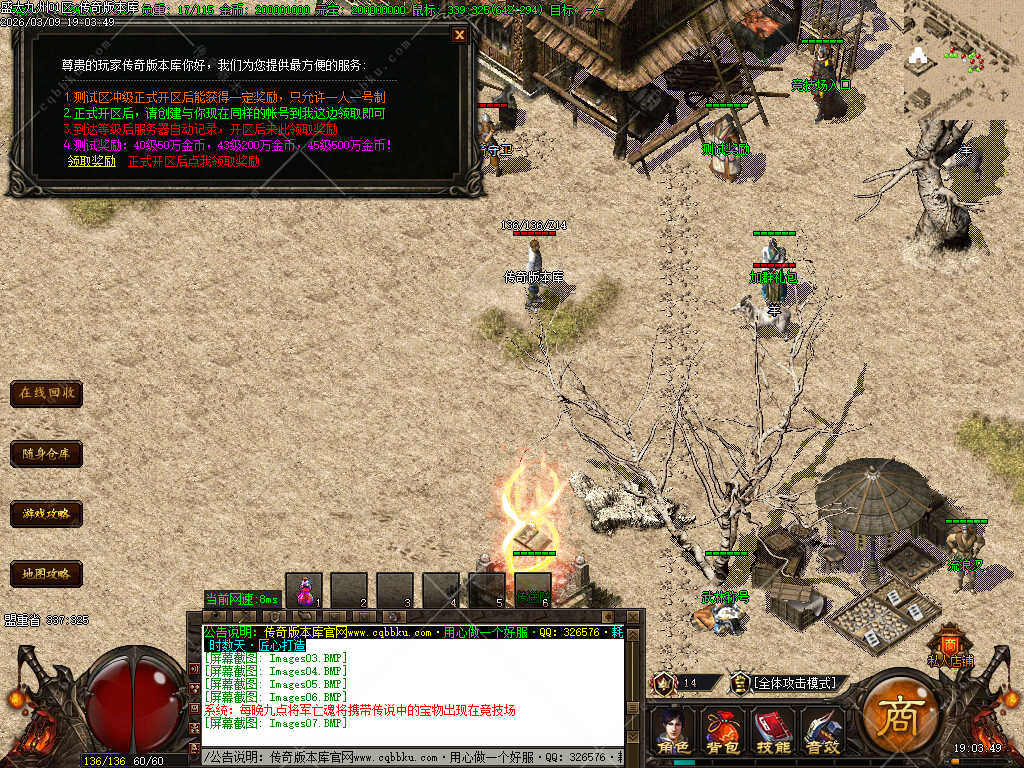Open the 游戏攻略 game guide
This screenshot has width=1024, height=768.
coord(46,514)
